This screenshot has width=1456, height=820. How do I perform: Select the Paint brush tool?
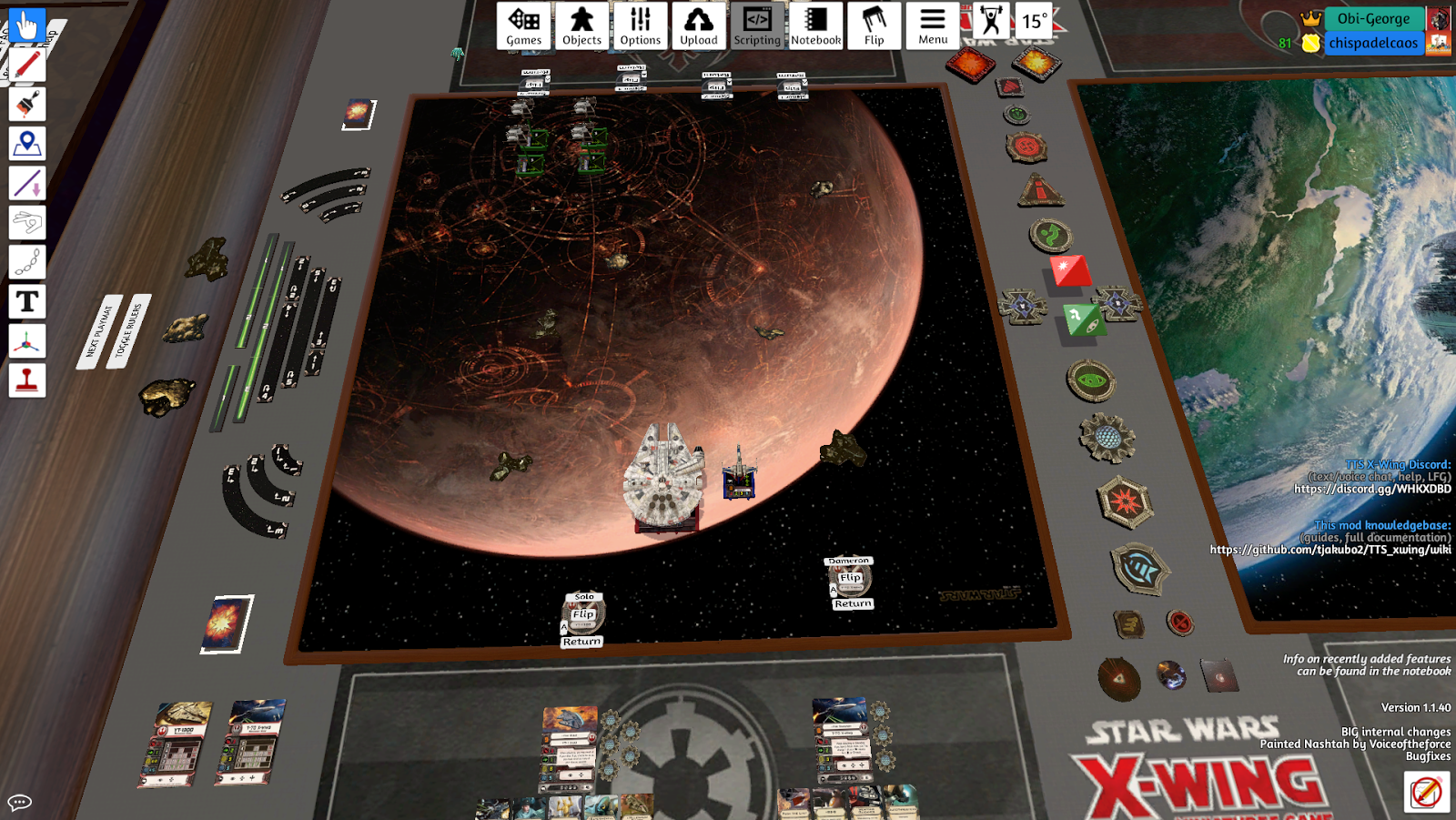pyautogui.click(x=25, y=104)
